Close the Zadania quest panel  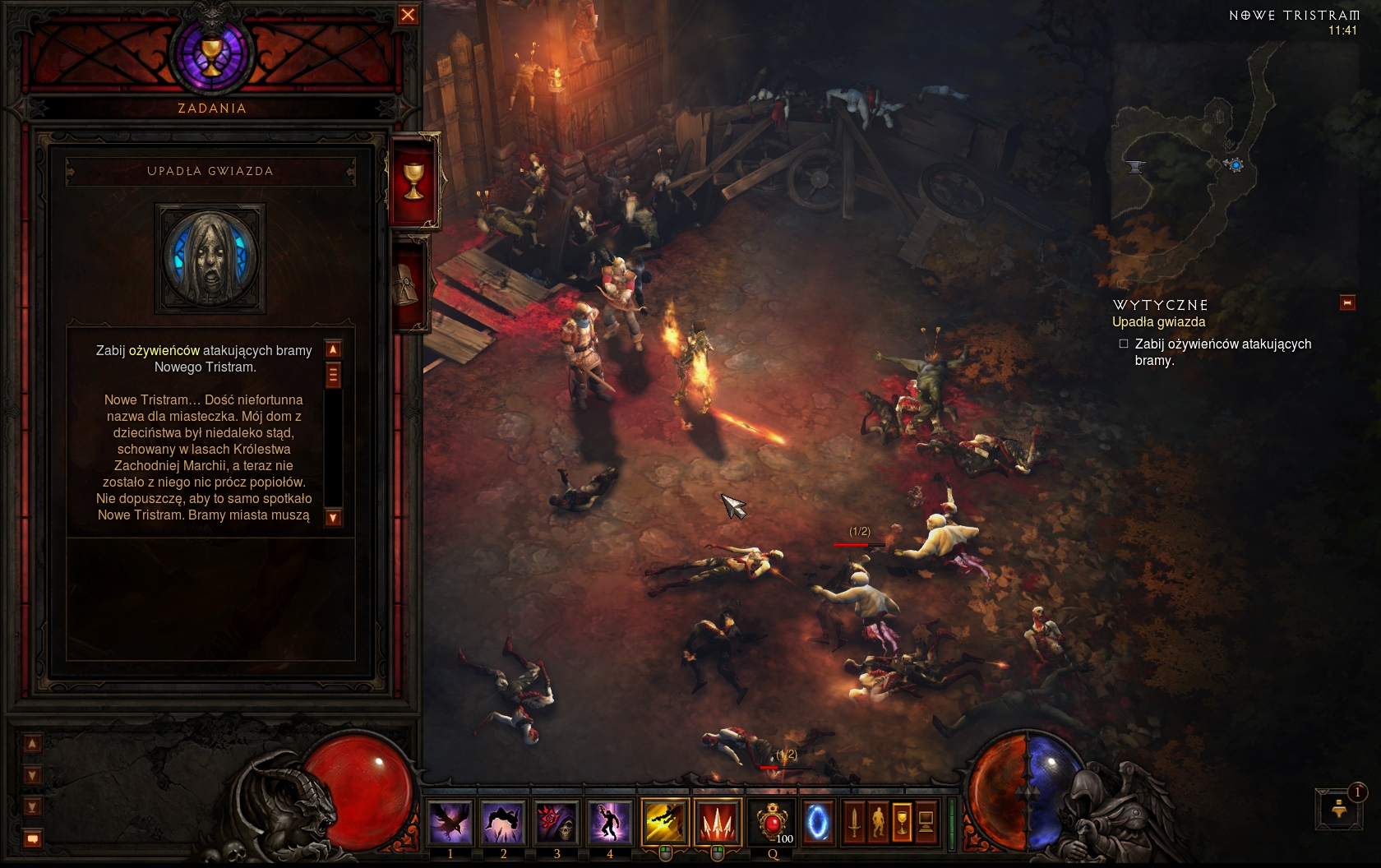(x=408, y=15)
